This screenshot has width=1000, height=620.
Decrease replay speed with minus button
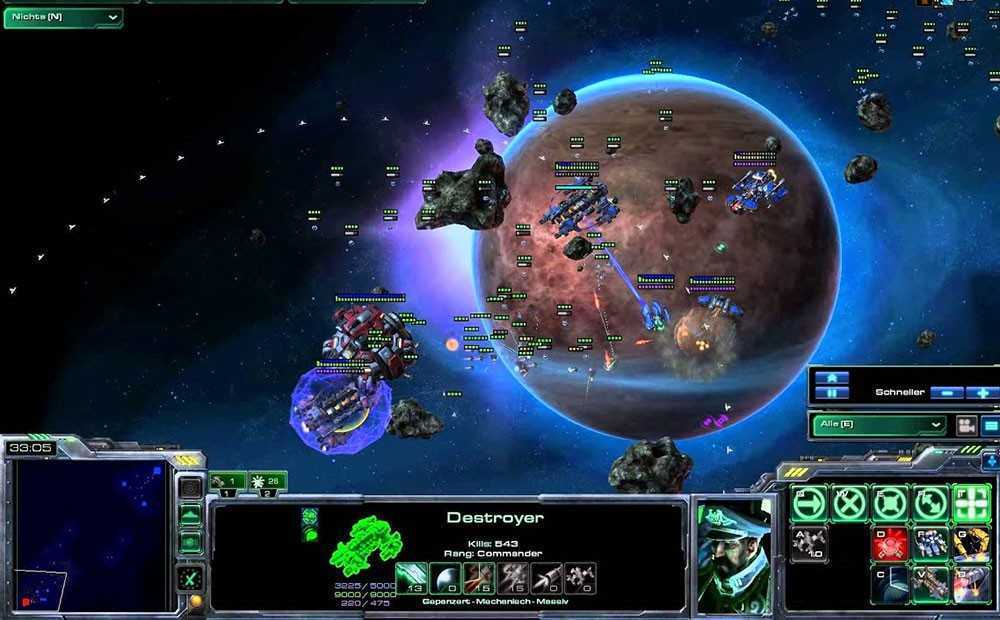pyautogui.click(x=946, y=393)
